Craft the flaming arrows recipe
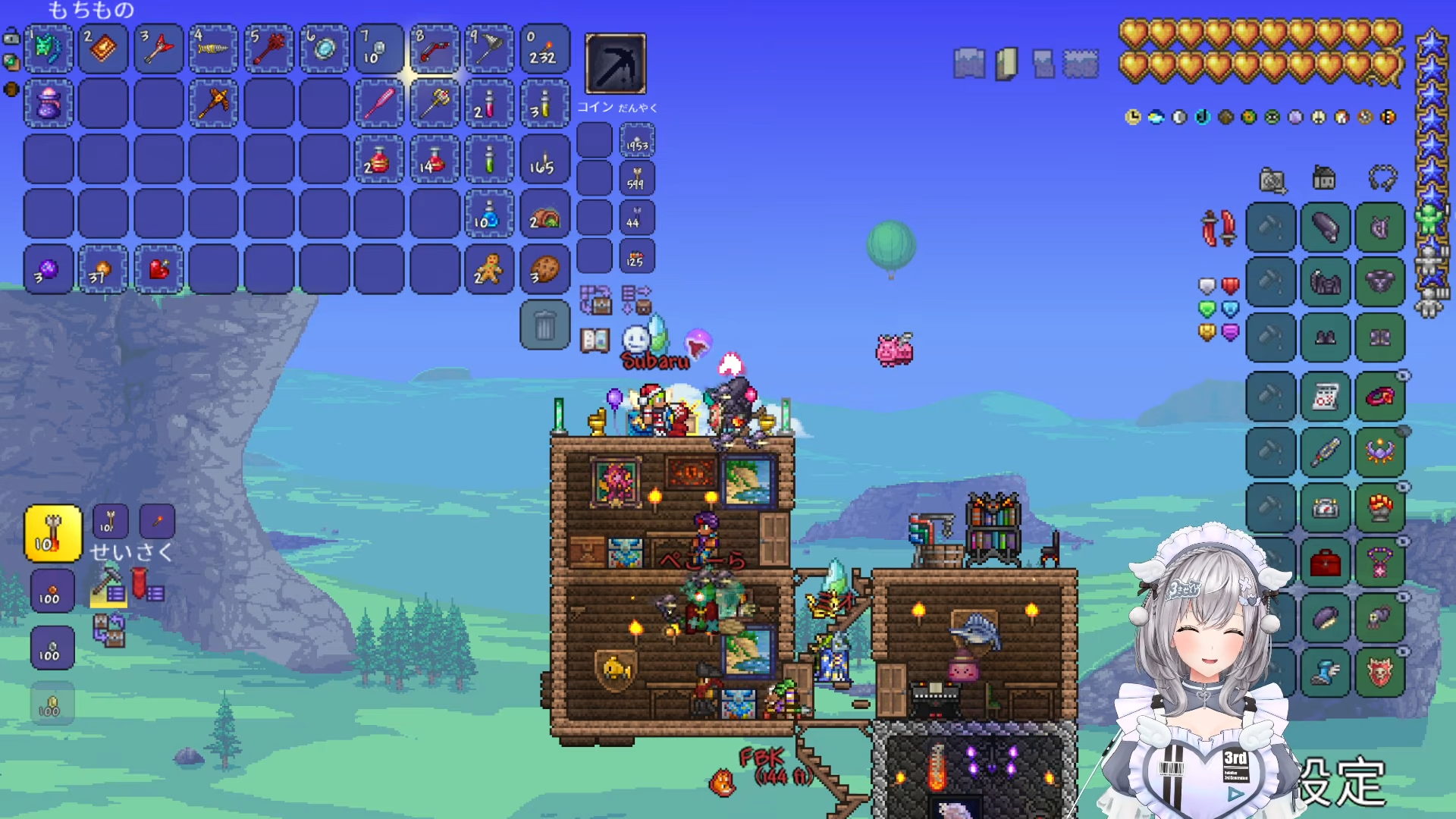This screenshot has width=1456, height=819. click(52, 534)
